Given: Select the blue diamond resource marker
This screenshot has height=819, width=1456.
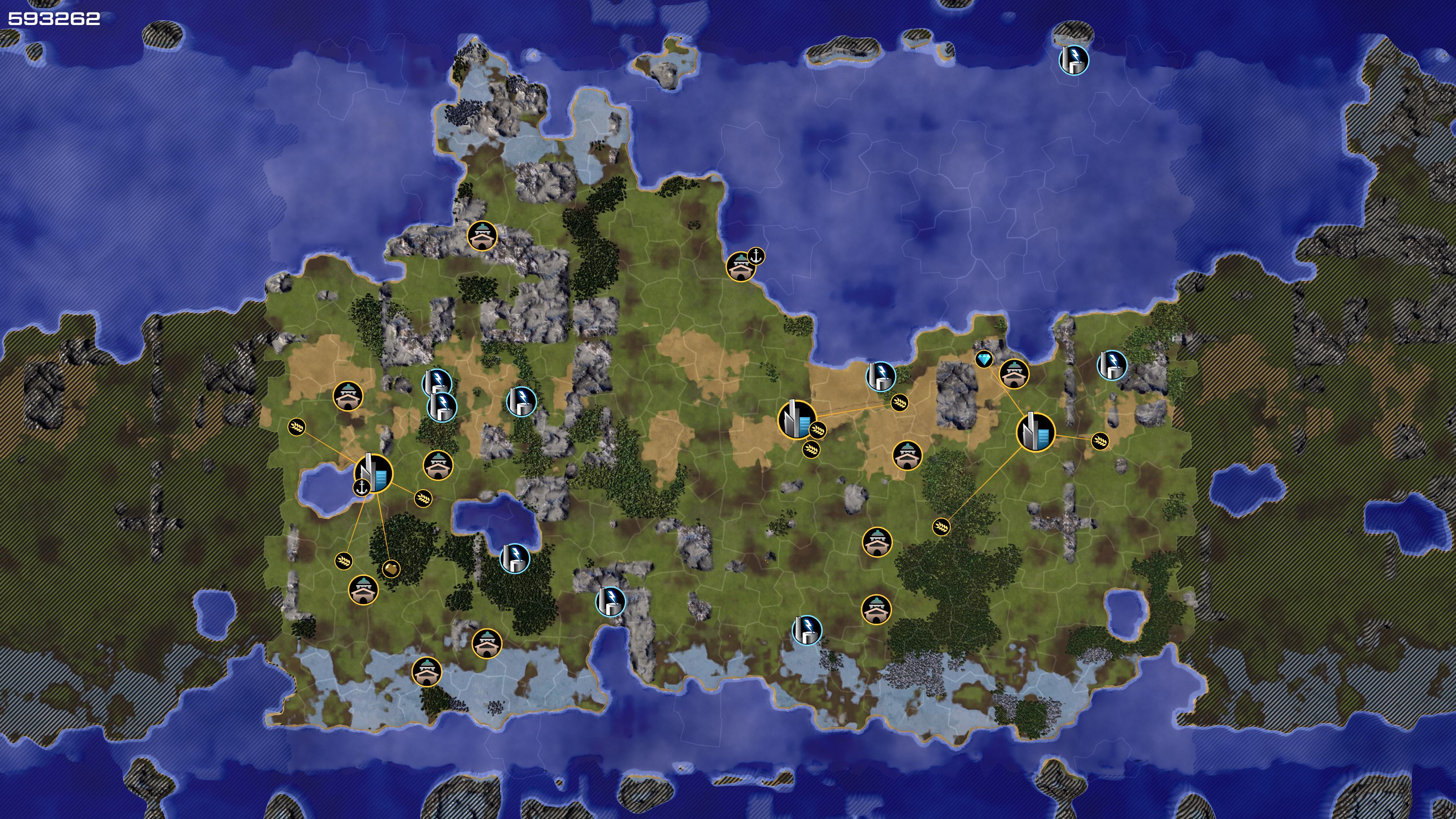Looking at the screenshot, I should (984, 359).
